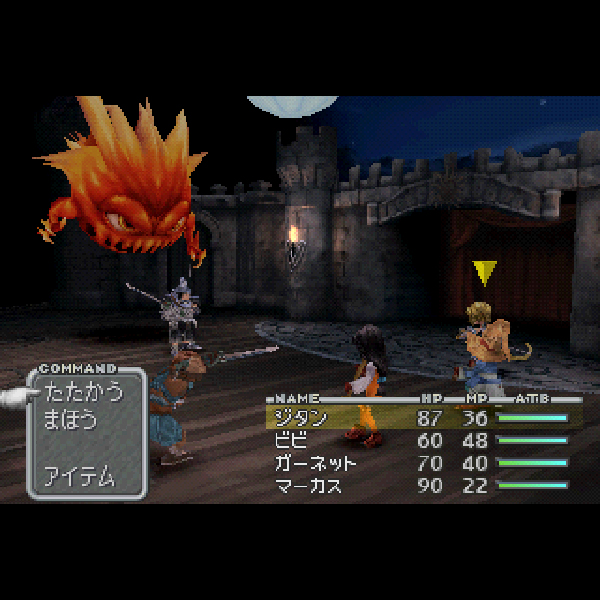Choose マーカス in the party list

(x=308, y=486)
